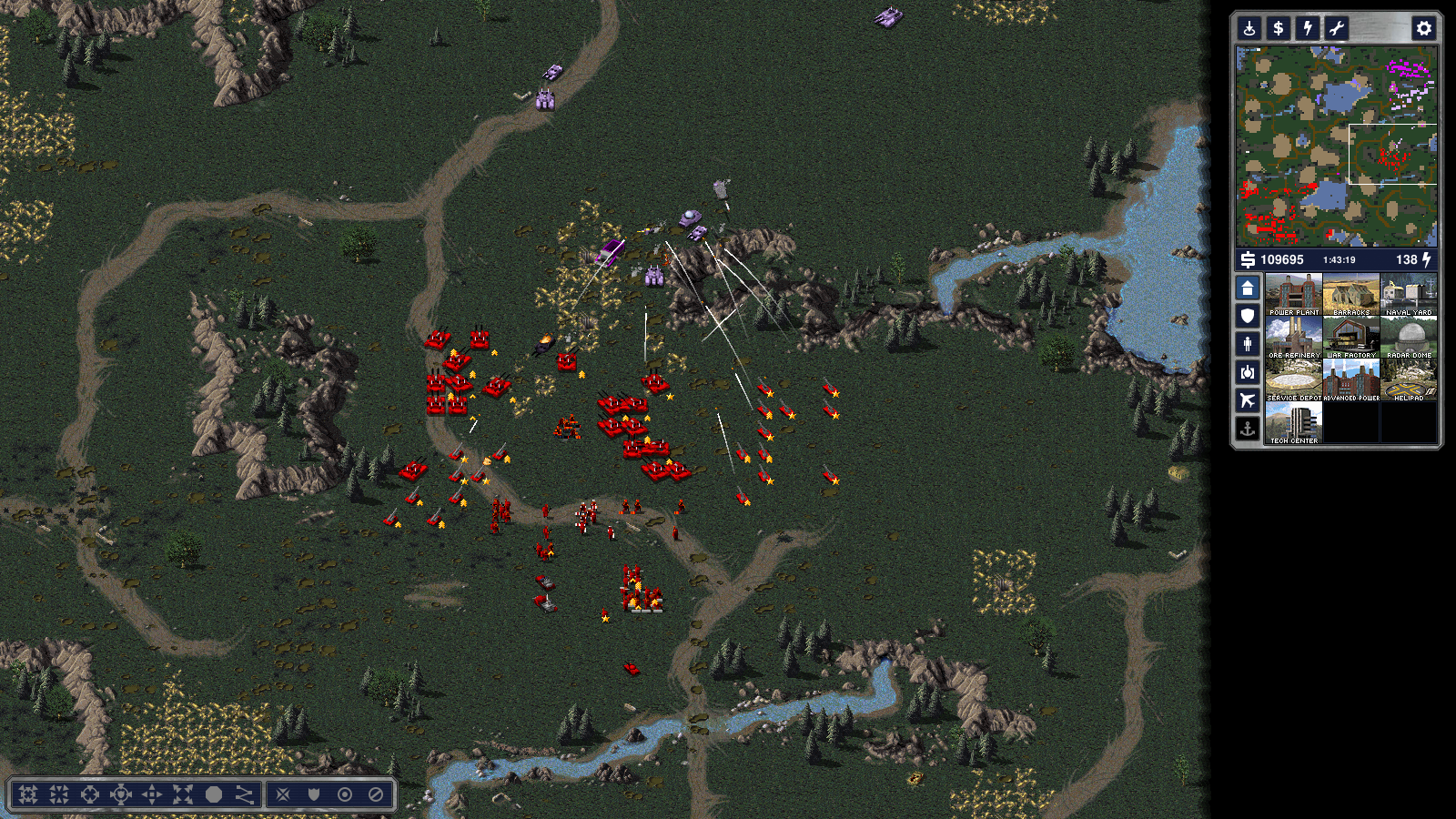Build an Ore Refinery
The width and height of the screenshot is (1456, 819).
1293,338
